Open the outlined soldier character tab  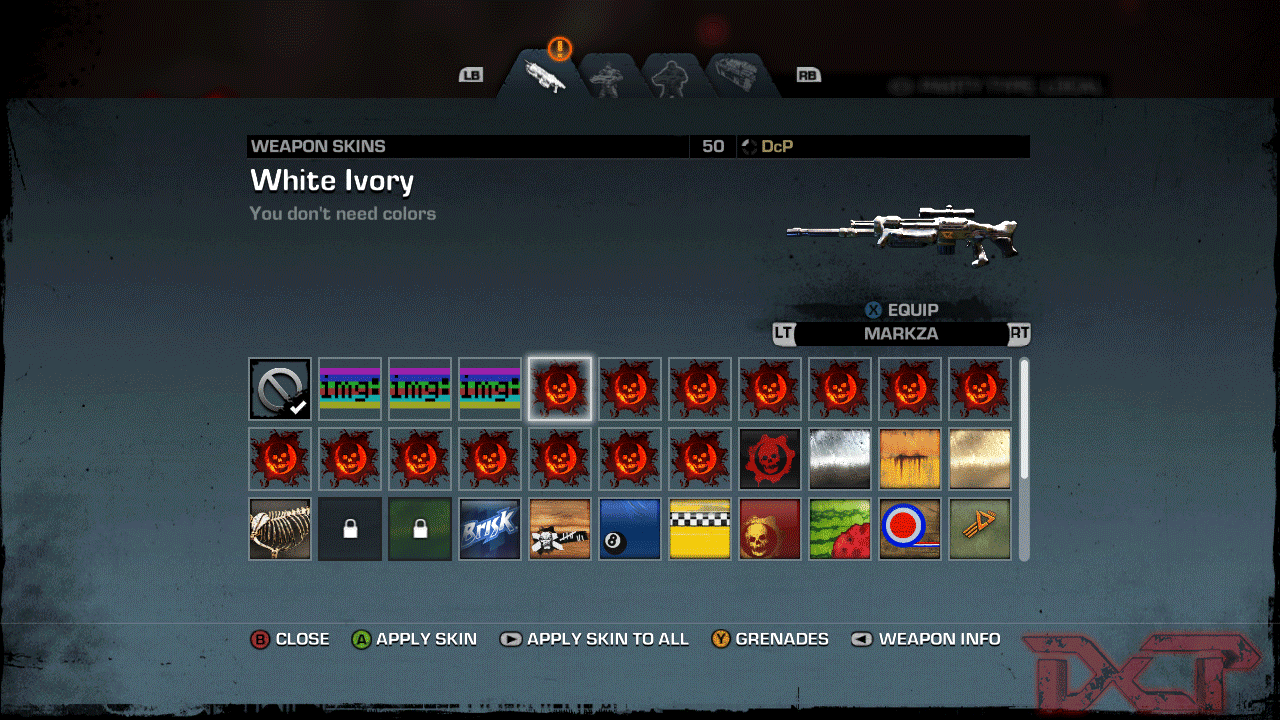pyautogui.click(x=669, y=77)
